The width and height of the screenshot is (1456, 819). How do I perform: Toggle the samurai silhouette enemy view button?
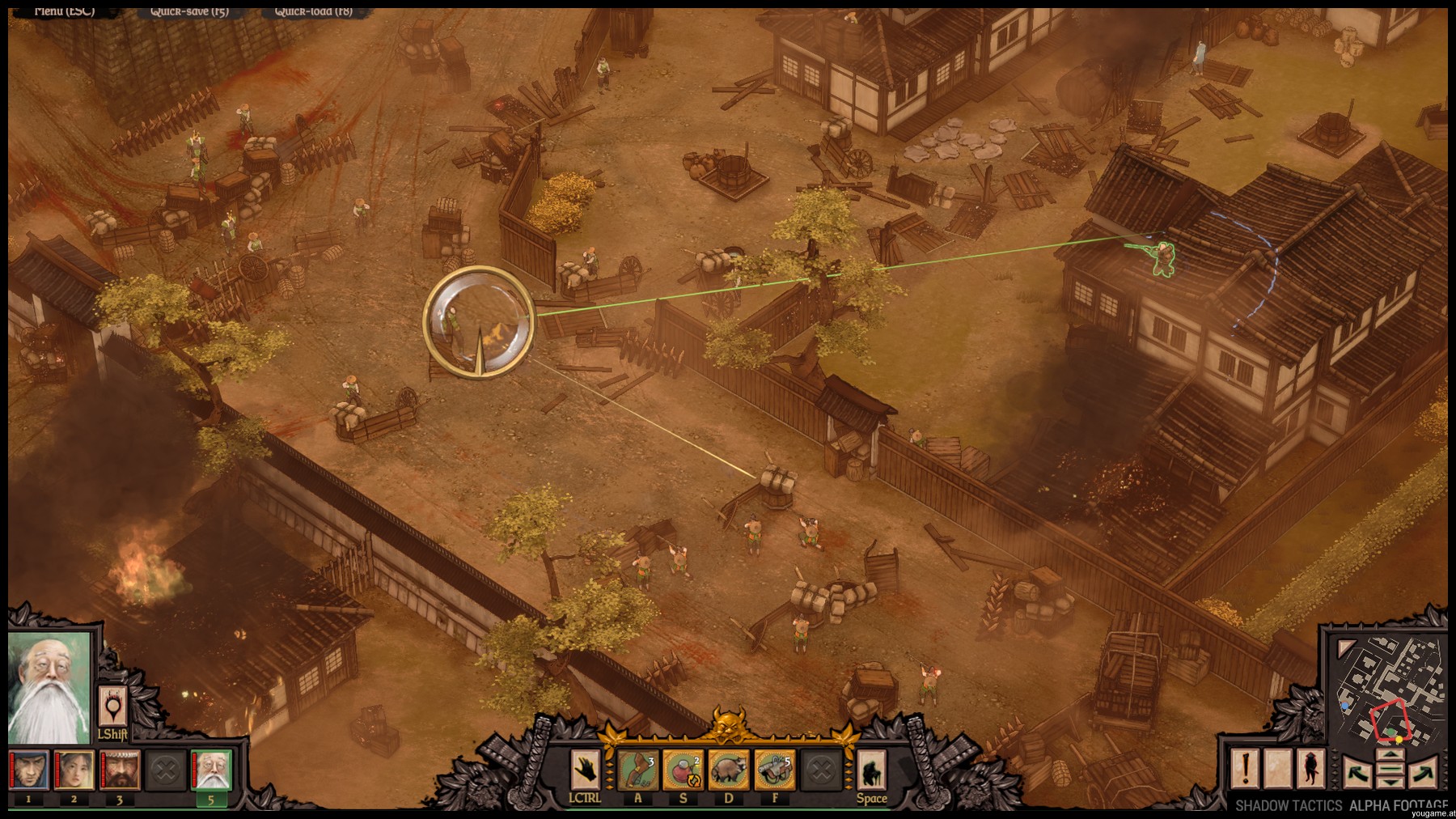(x=1311, y=769)
